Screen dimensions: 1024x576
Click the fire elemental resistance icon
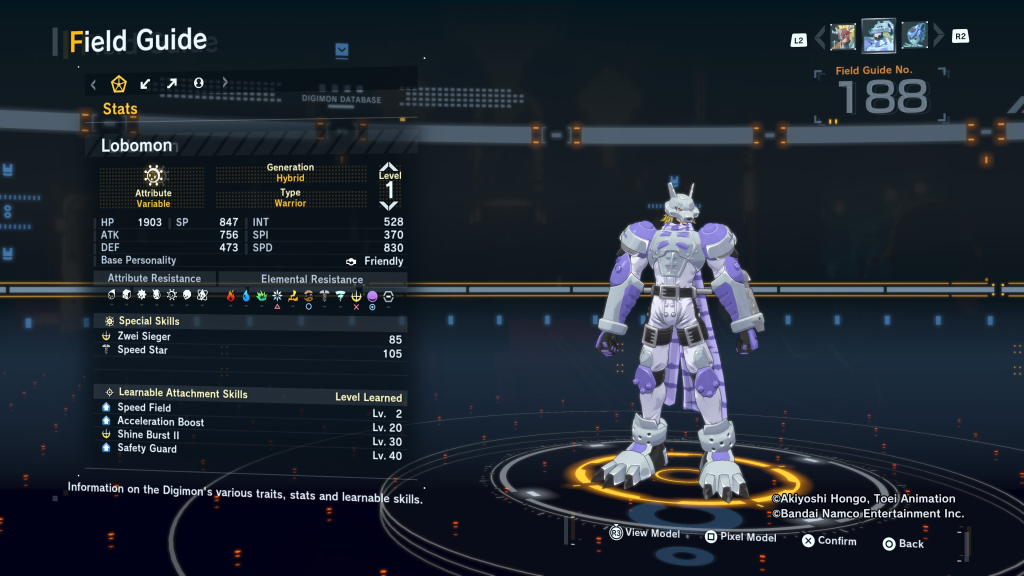(x=230, y=296)
